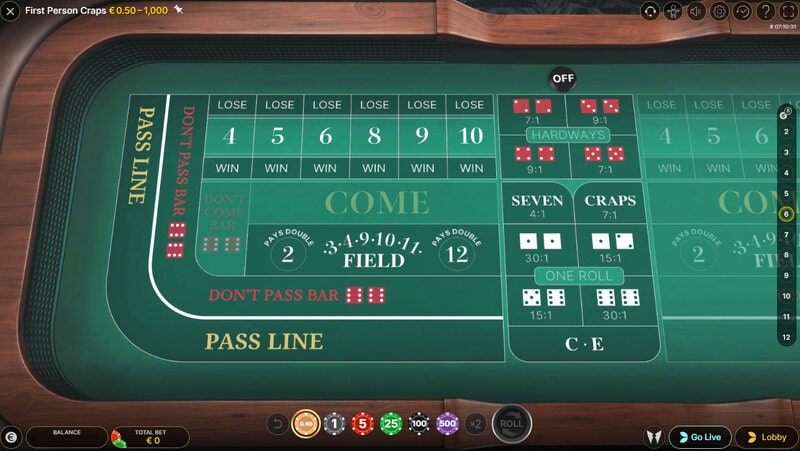Image resolution: width=800 pixels, height=451 pixels.
Task: Choose the purple 500 chip
Action: (x=447, y=424)
